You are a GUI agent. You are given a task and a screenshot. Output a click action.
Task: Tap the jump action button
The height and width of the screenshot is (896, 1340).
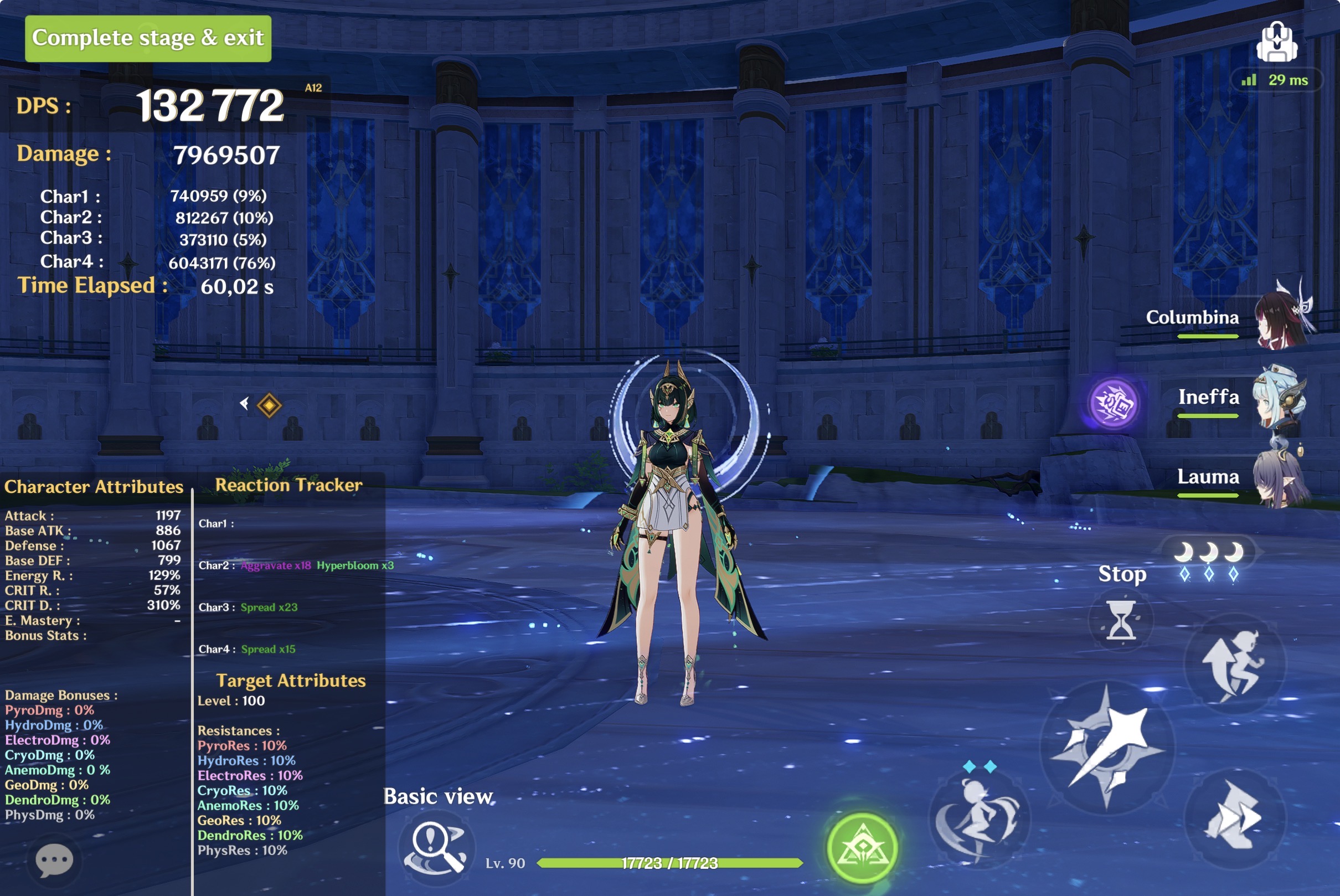pyautogui.click(x=1235, y=664)
